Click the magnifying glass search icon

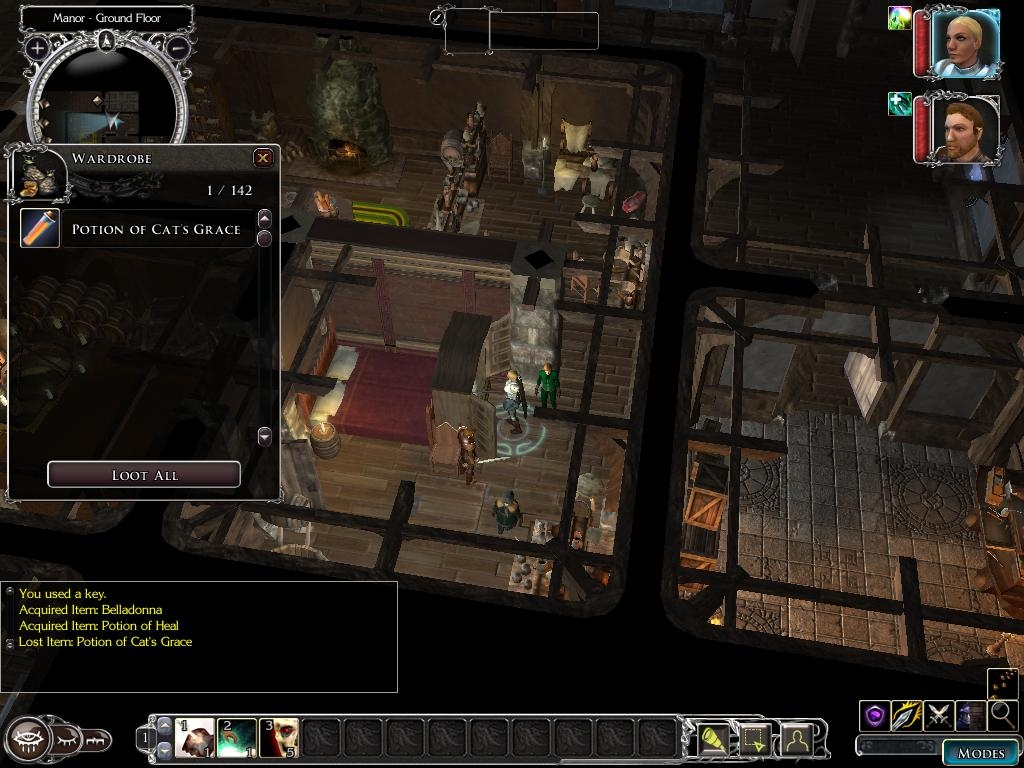[x=1001, y=715]
